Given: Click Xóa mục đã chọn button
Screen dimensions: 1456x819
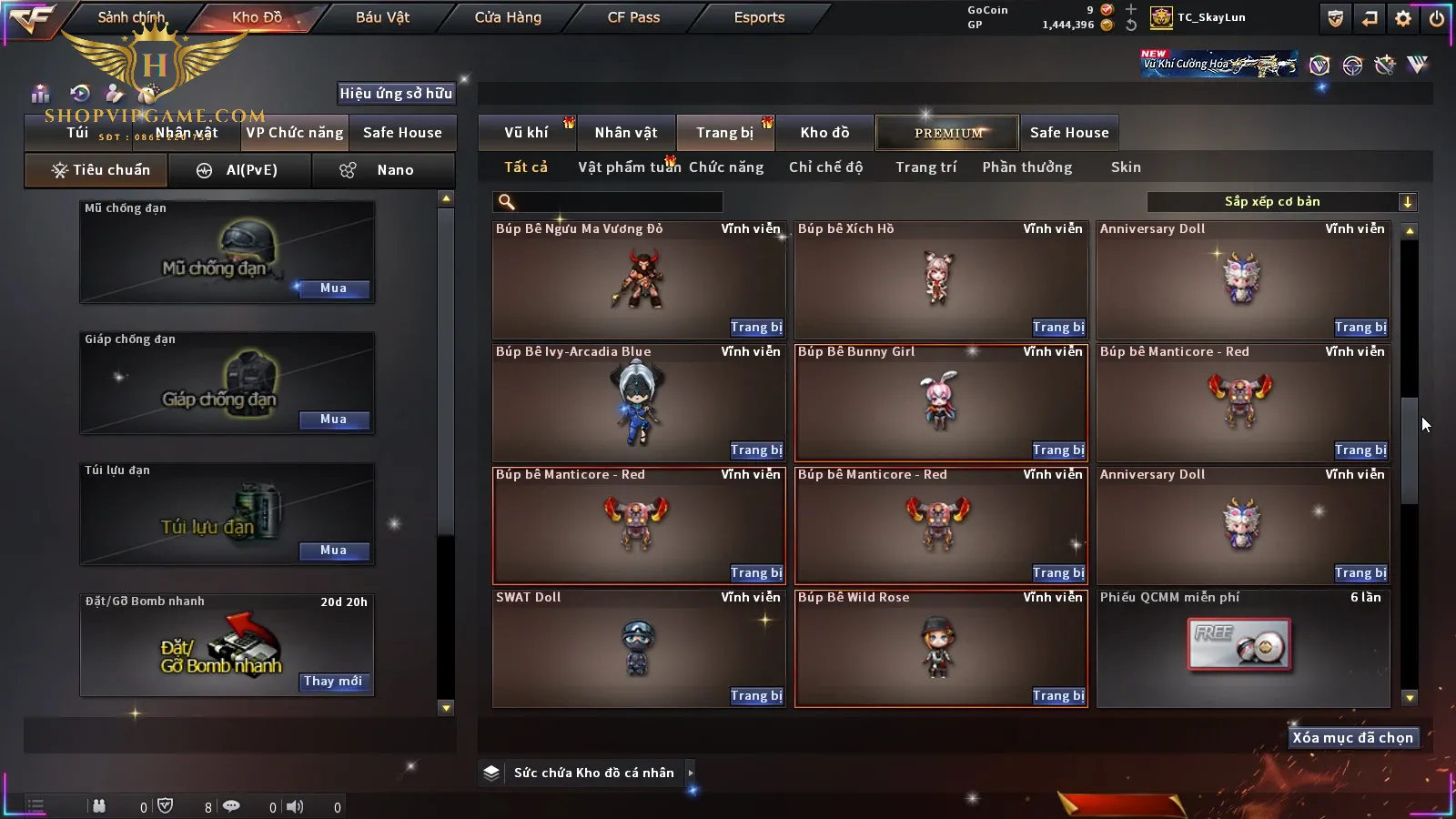Looking at the screenshot, I should pos(1352,738).
